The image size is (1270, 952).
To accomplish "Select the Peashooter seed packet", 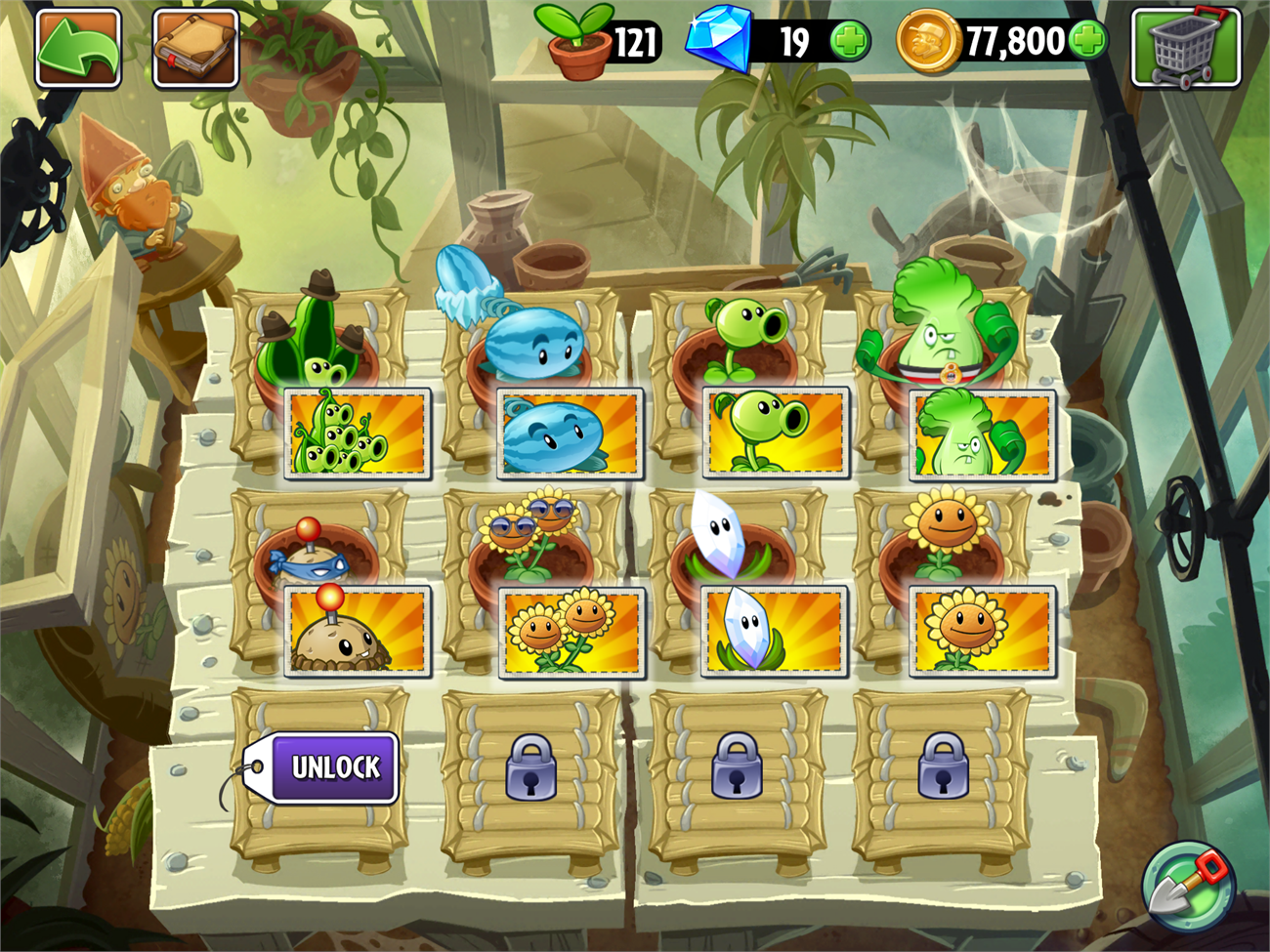I will [776, 434].
